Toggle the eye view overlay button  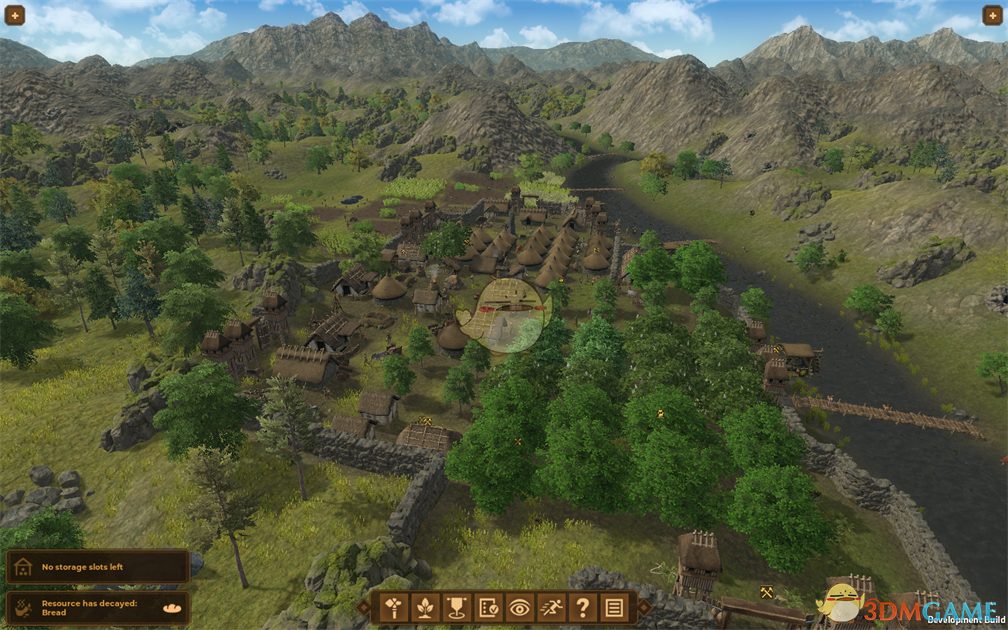(x=520, y=606)
